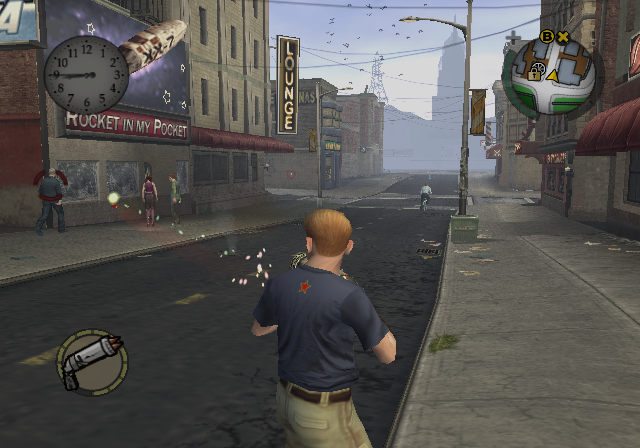Select the equipped firecracker weapon icon
The image size is (640, 448).
(92, 361)
